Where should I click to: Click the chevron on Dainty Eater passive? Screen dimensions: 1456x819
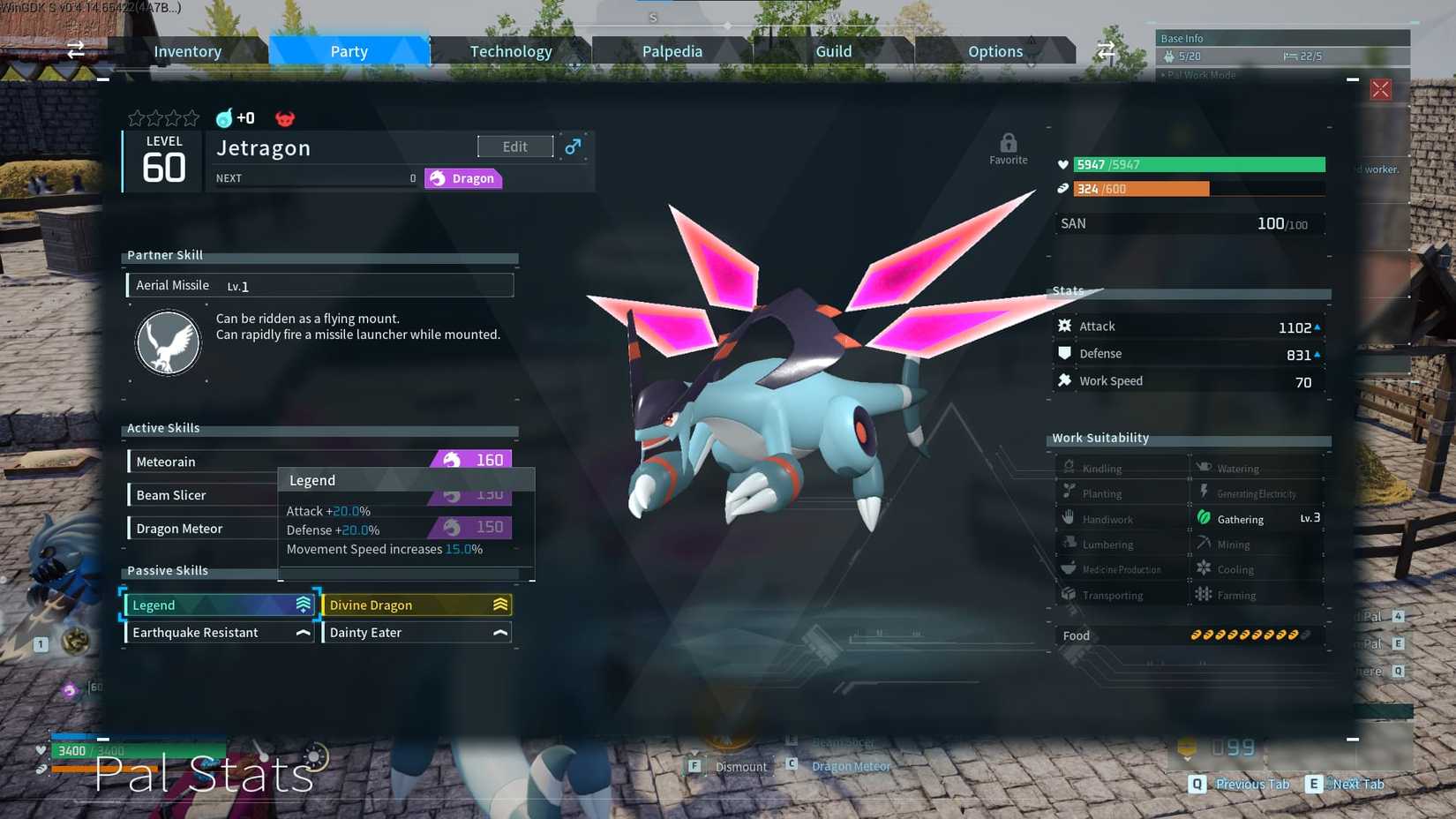499,632
